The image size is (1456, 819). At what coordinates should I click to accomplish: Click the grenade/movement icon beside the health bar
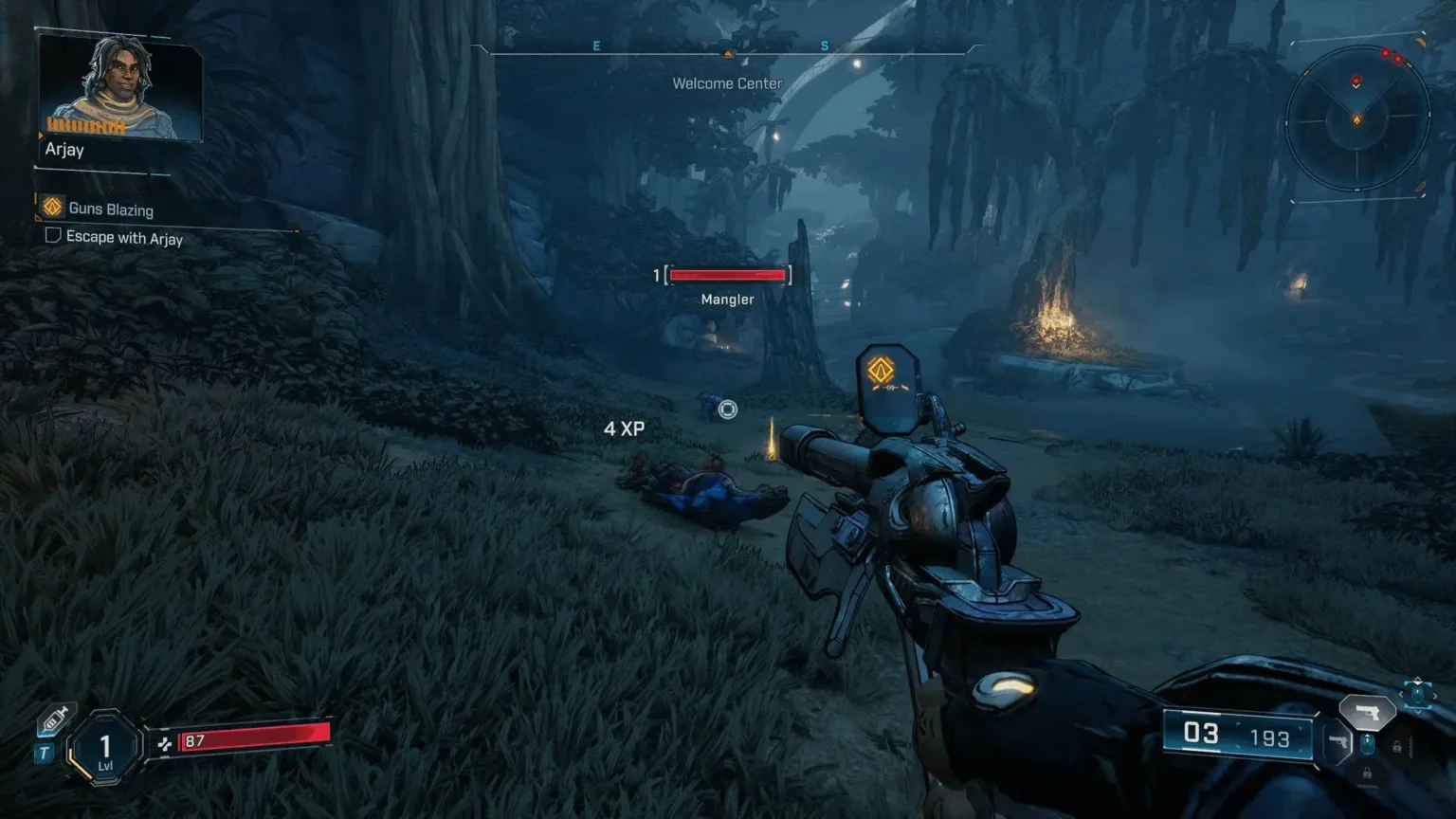tap(166, 744)
